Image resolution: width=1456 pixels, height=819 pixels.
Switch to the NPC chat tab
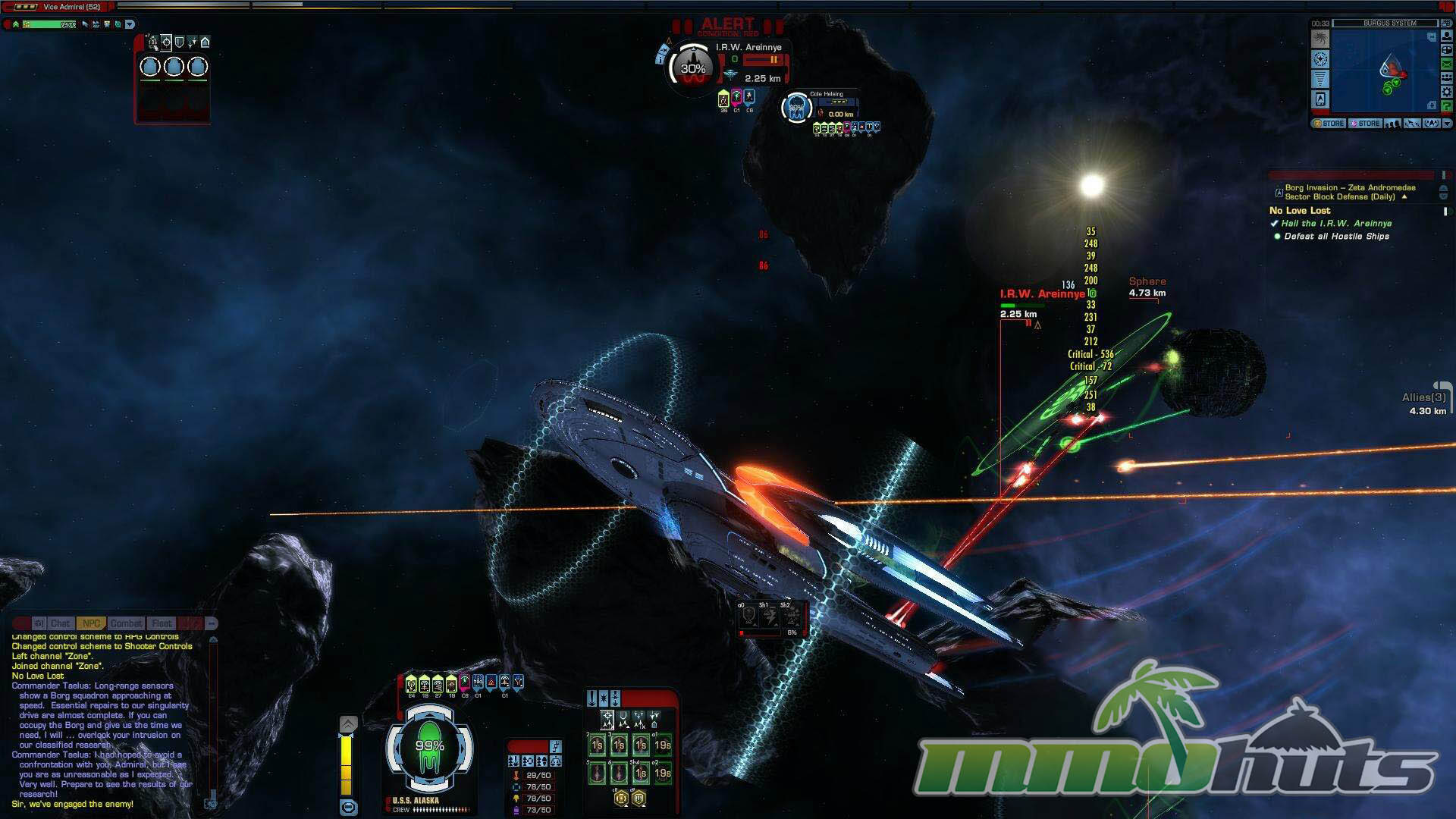(x=91, y=623)
